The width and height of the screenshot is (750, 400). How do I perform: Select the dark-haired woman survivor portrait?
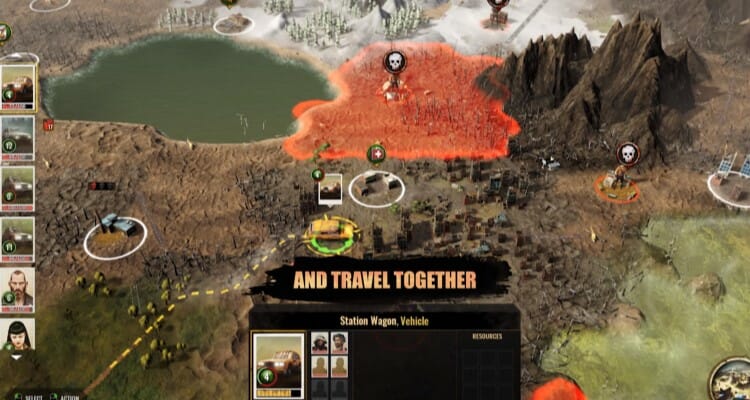coord(18,335)
